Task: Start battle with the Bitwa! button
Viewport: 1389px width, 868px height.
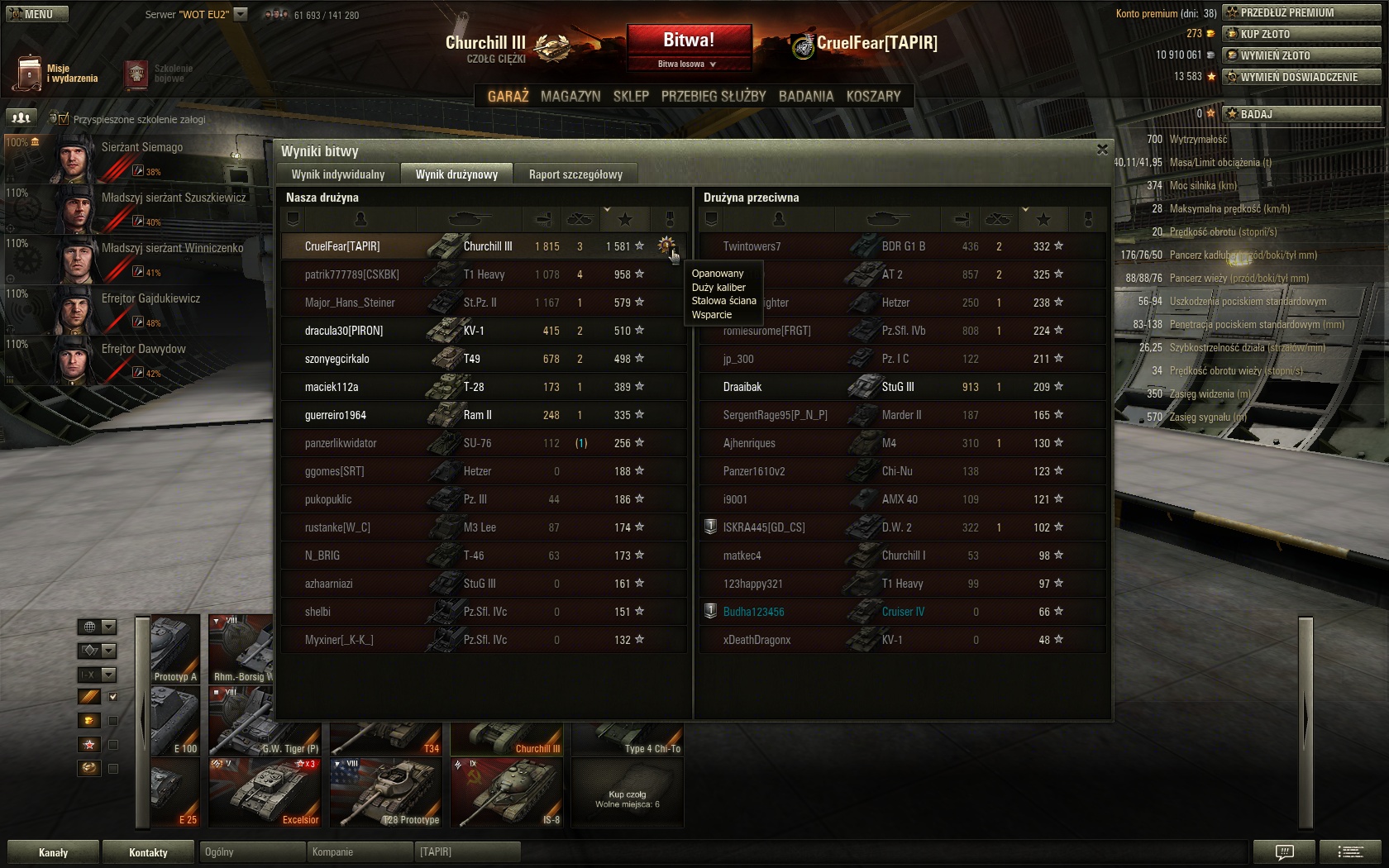Action: [689, 40]
